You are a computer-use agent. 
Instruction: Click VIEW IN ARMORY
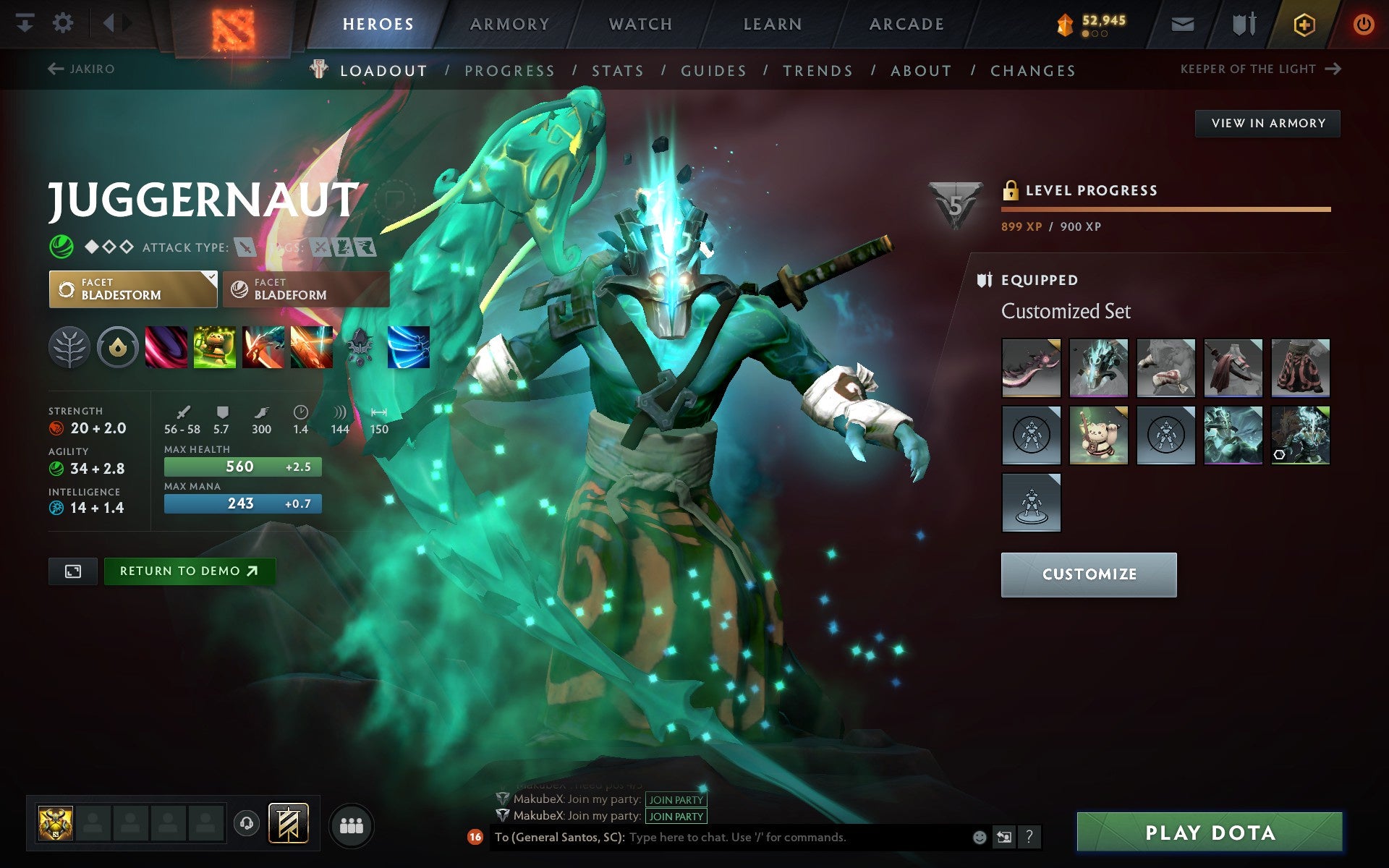click(1267, 123)
